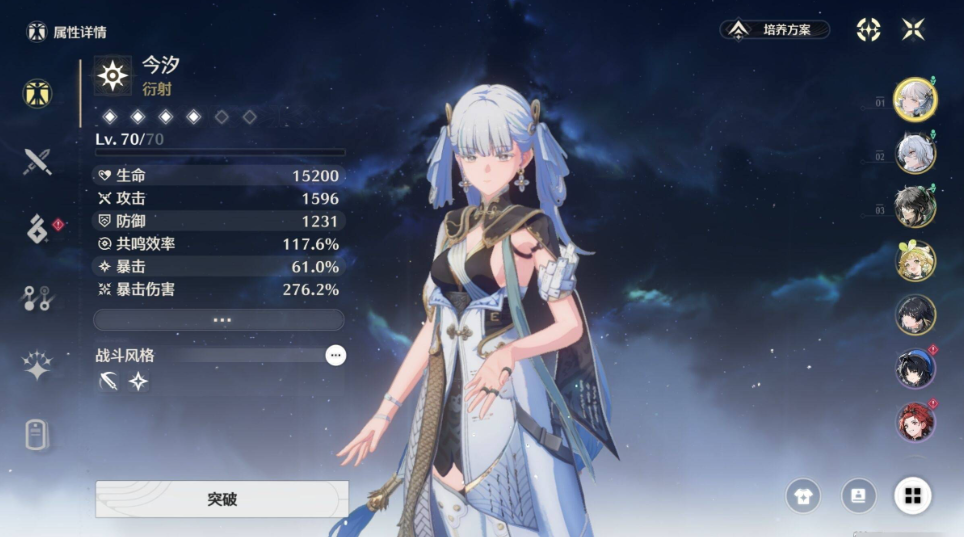
Task: Close the character screen with the X icon
Action: 913,29
